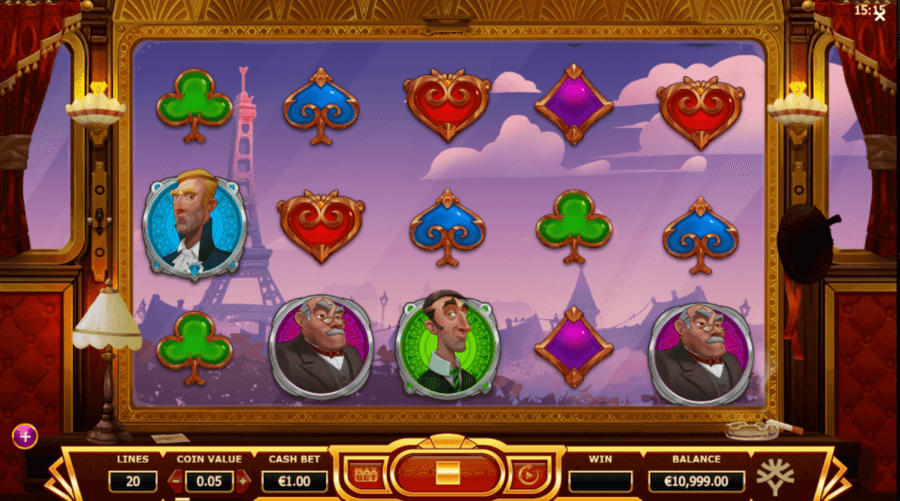
Task: Spin the reels with the central button
Action: click(447, 471)
